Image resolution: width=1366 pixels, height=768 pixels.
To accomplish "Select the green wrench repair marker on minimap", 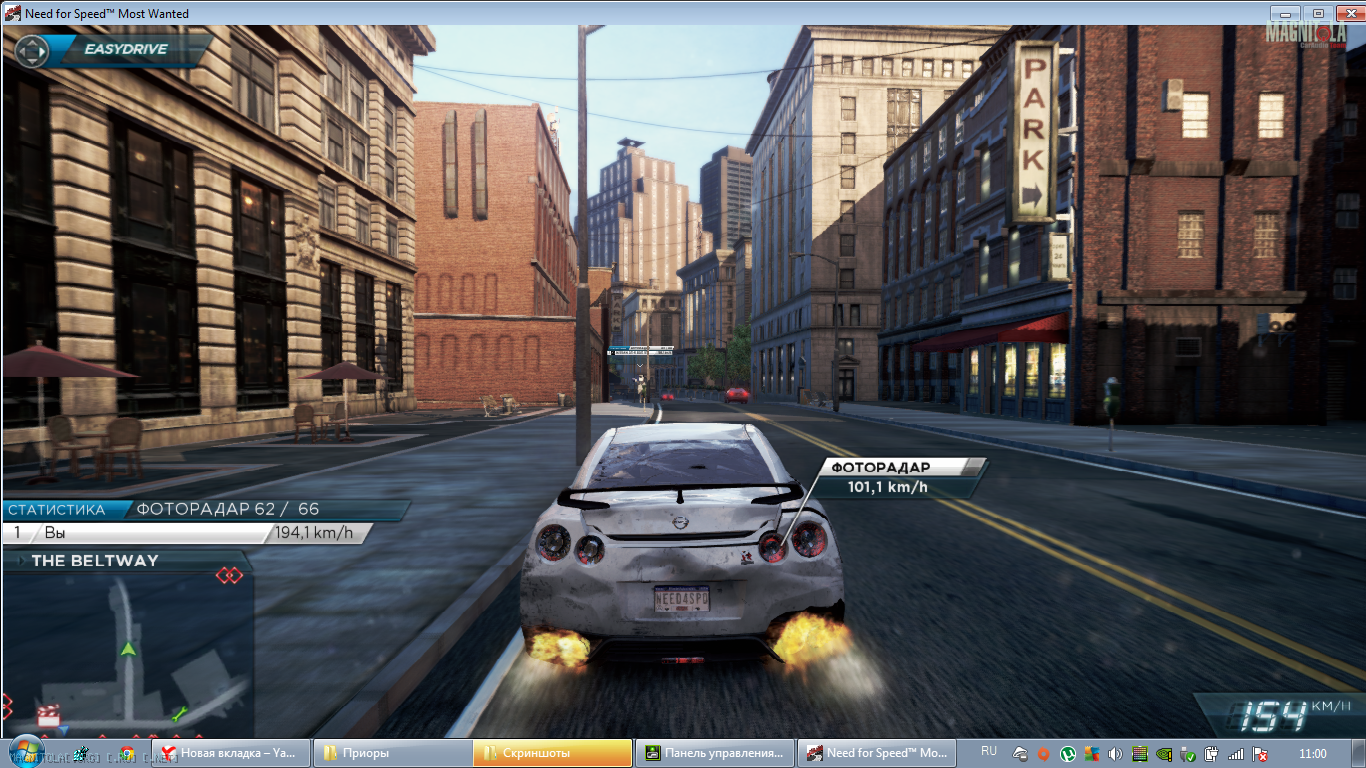I will point(180,714).
